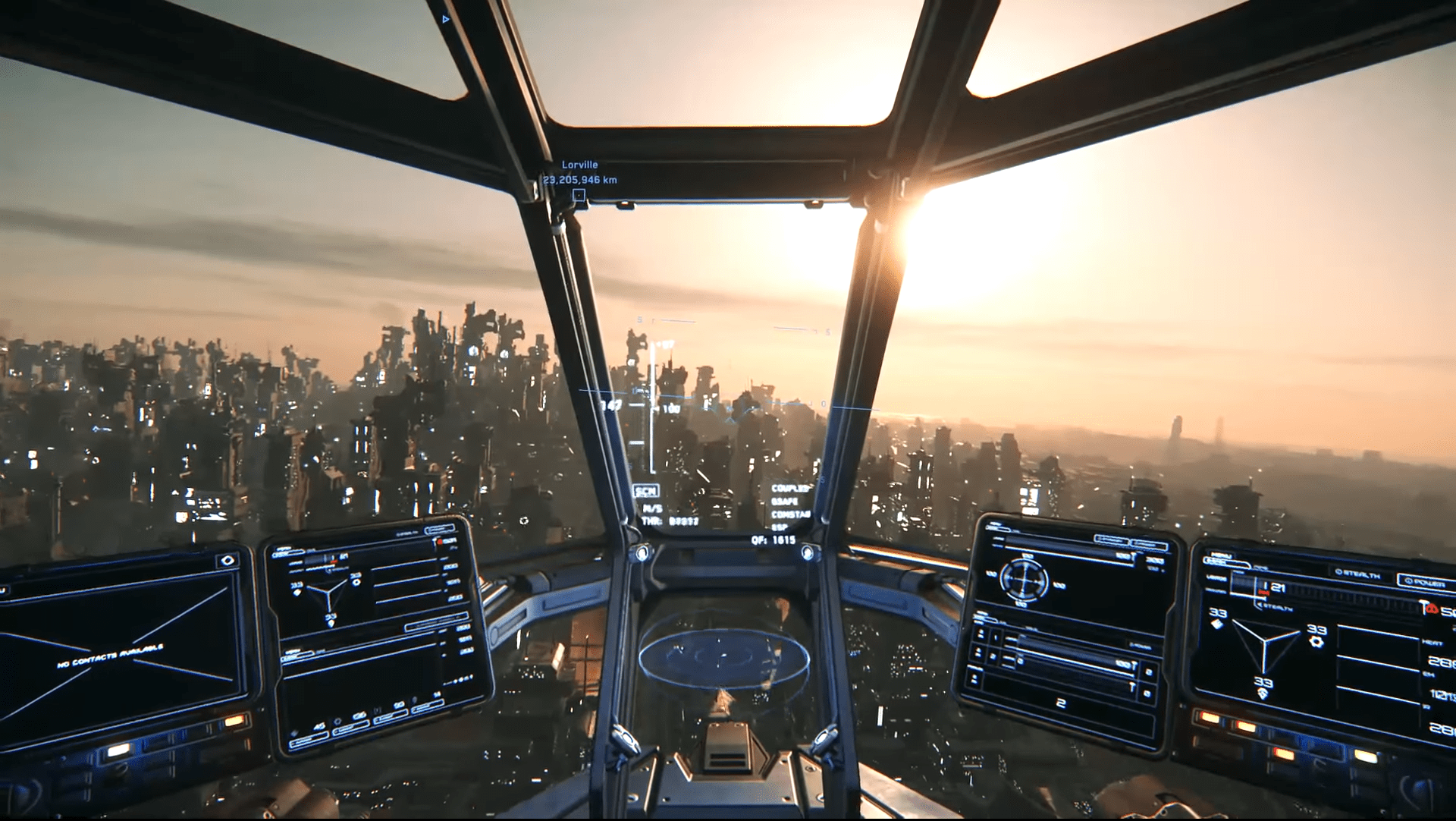This screenshot has height=821, width=1456.
Task: Expand the MENU selector on the far-right display
Action: (x=1224, y=561)
